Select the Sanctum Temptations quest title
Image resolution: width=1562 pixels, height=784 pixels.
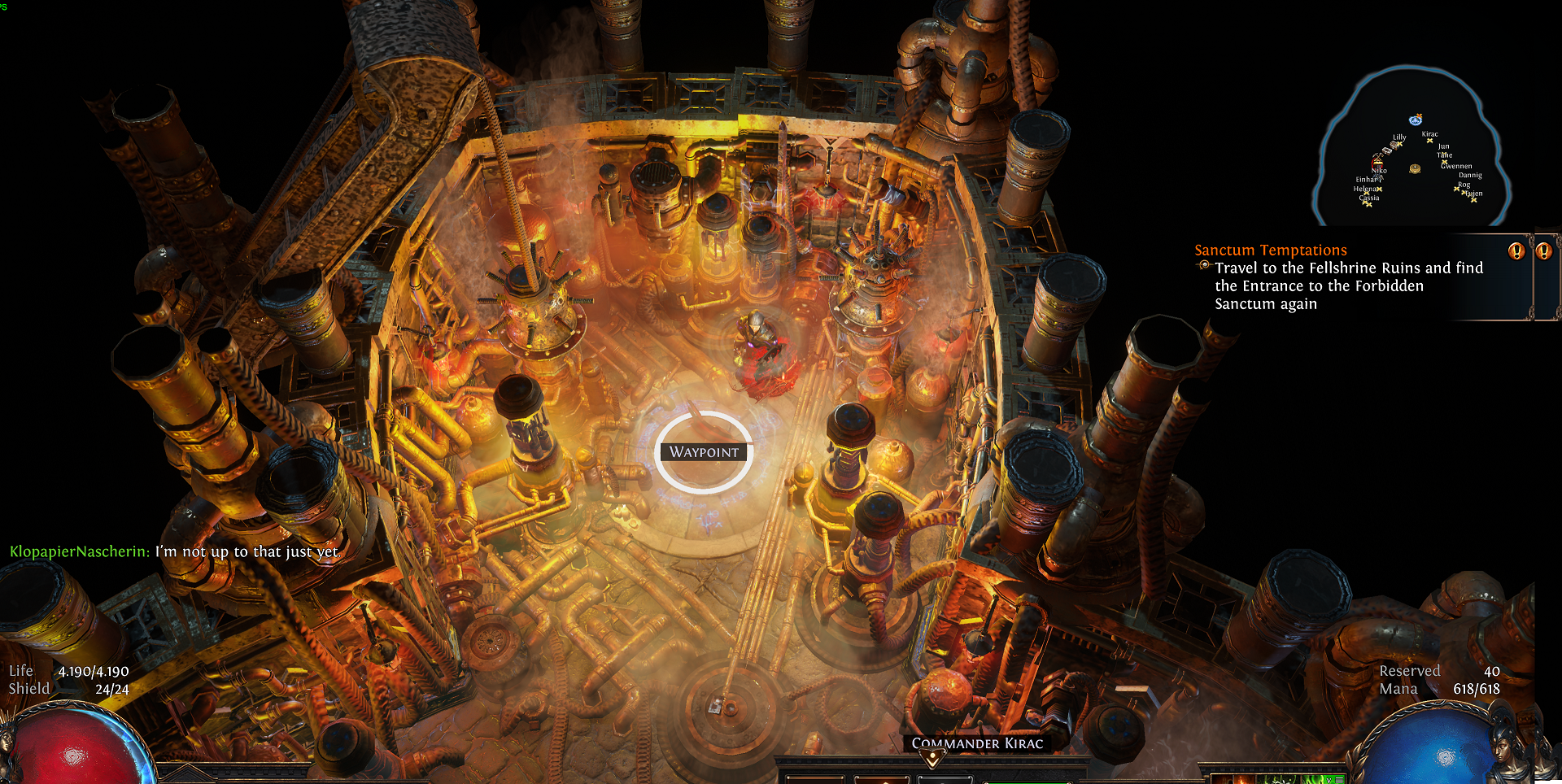pyautogui.click(x=1270, y=250)
